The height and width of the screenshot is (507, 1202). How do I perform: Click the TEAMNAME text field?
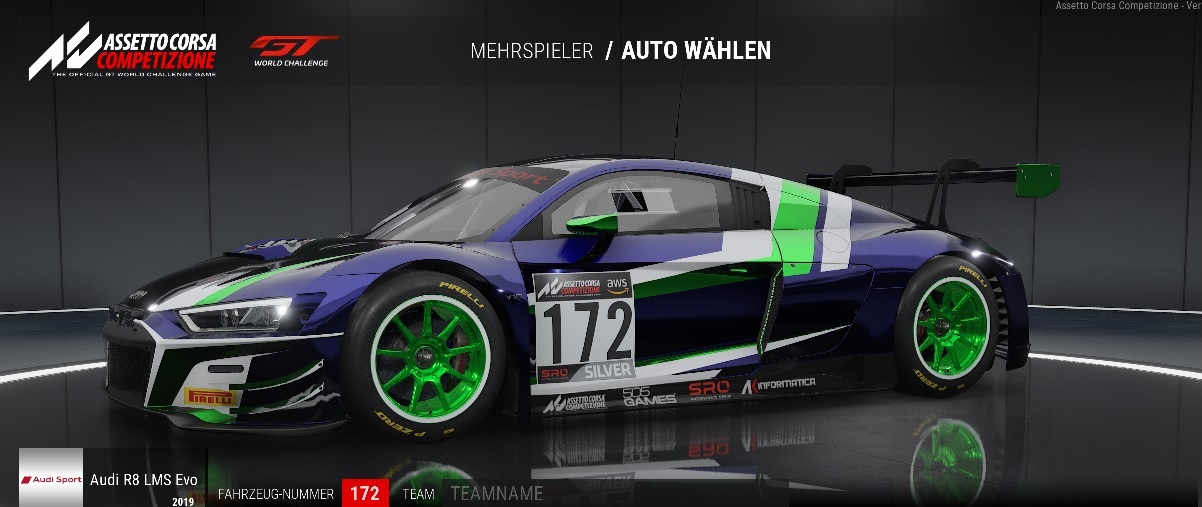497,493
